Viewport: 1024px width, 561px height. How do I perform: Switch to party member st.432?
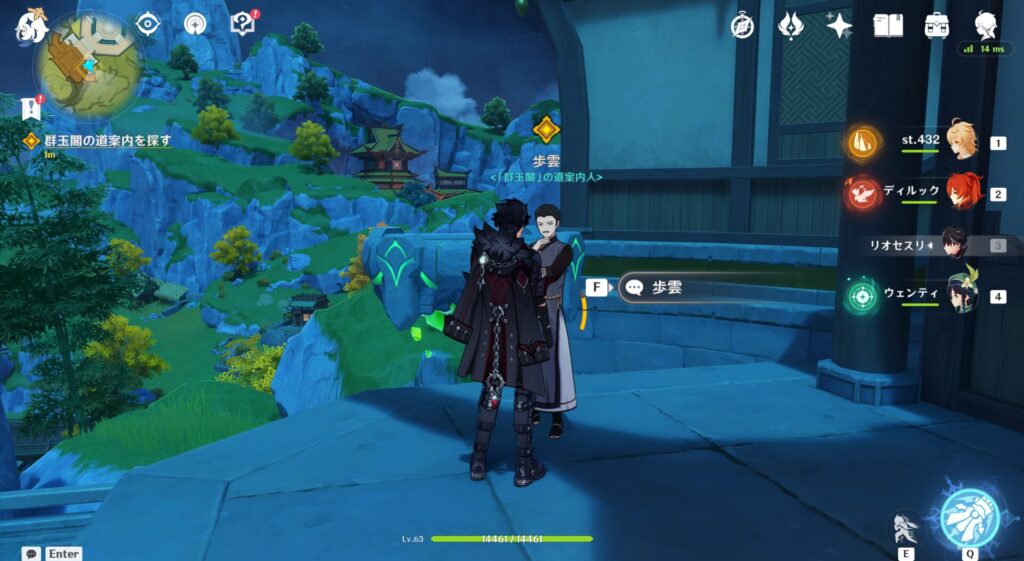tap(960, 143)
